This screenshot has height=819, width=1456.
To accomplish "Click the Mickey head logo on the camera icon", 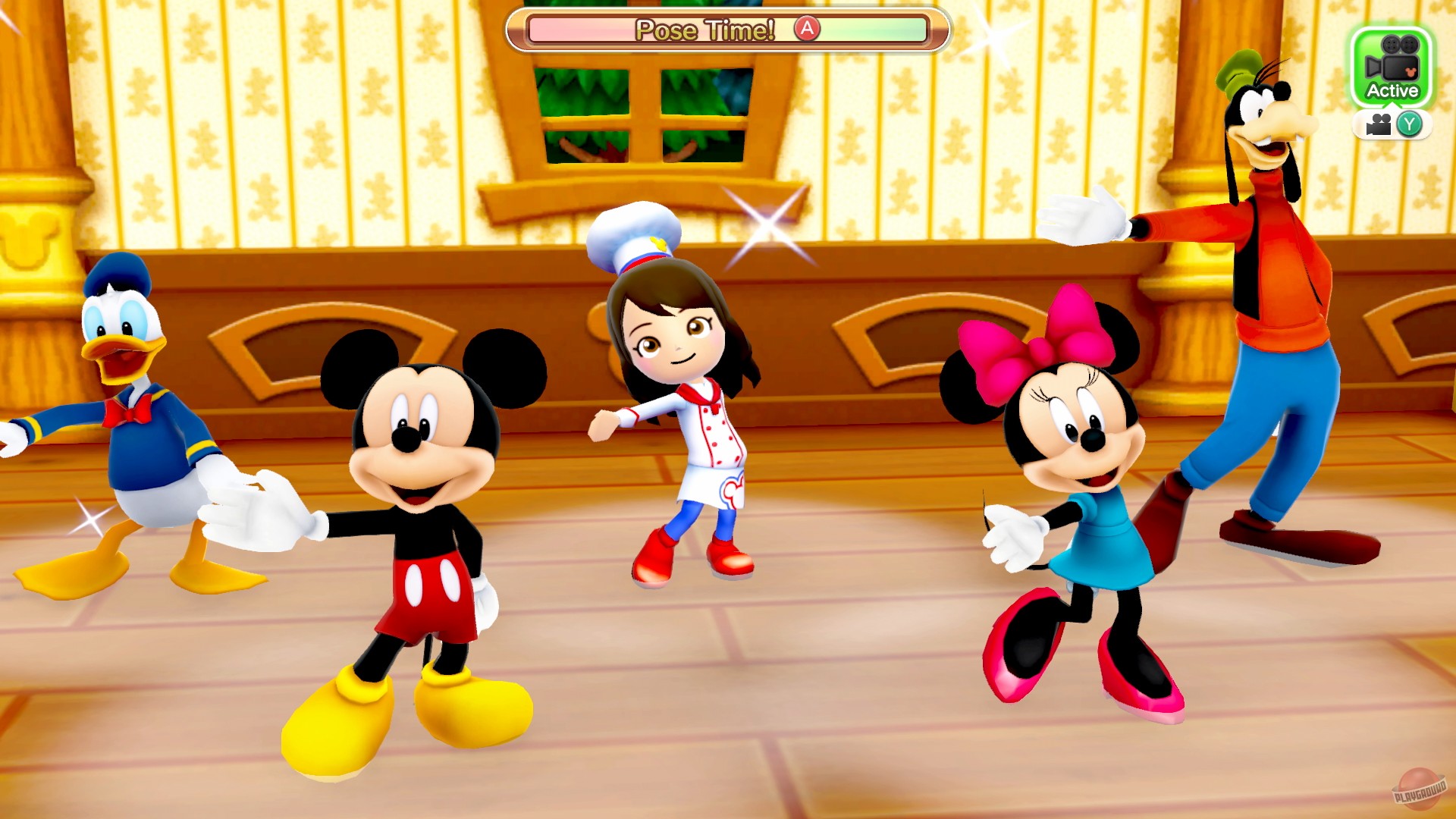I will pos(1411,71).
